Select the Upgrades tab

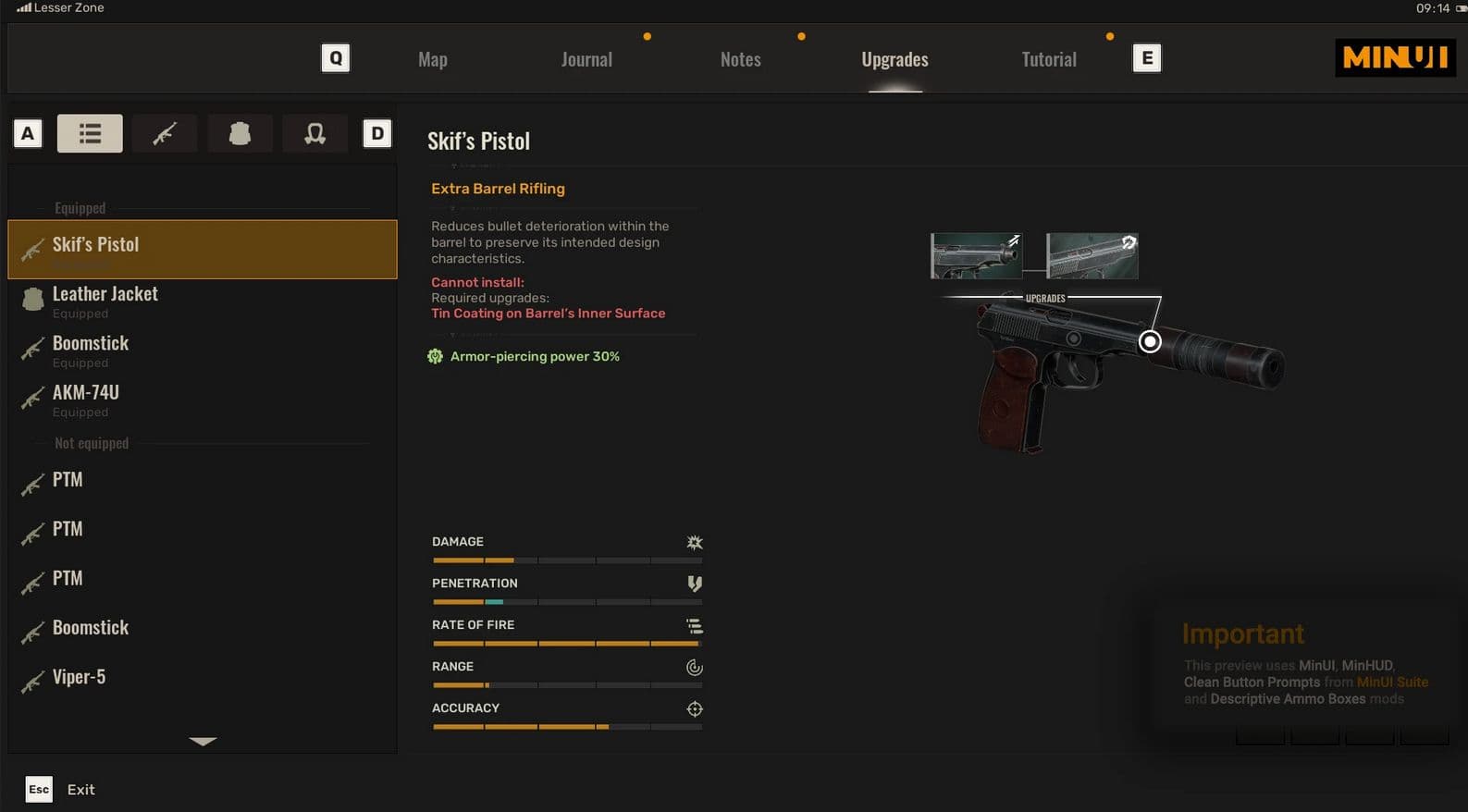click(894, 59)
